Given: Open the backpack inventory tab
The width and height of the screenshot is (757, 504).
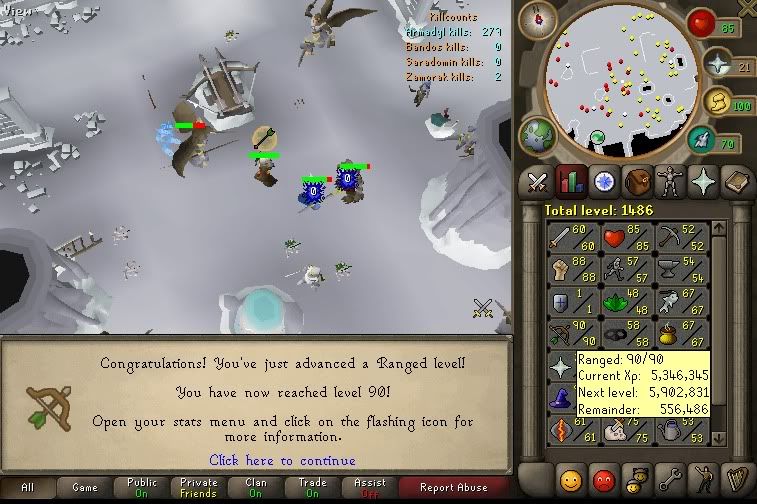Looking at the screenshot, I should click(x=636, y=181).
